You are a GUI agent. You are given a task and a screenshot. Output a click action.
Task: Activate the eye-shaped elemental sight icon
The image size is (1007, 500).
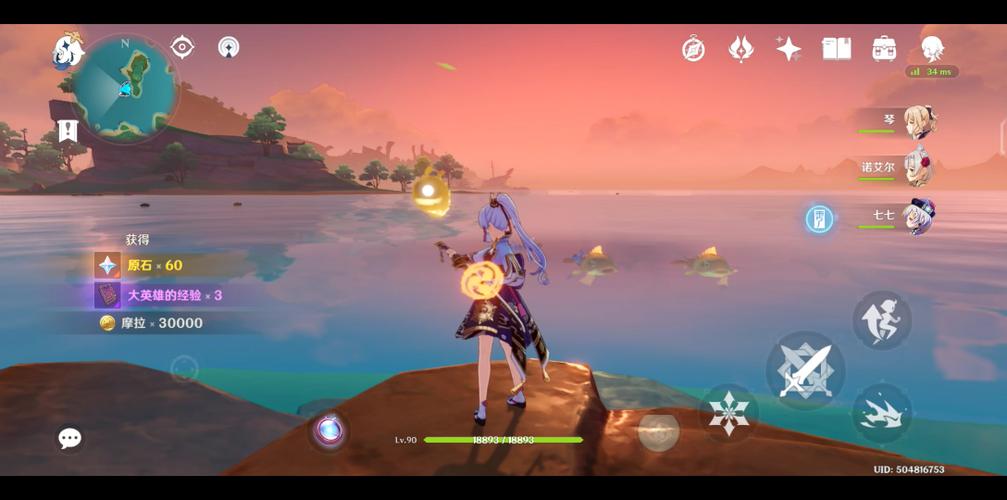coord(182,47)
